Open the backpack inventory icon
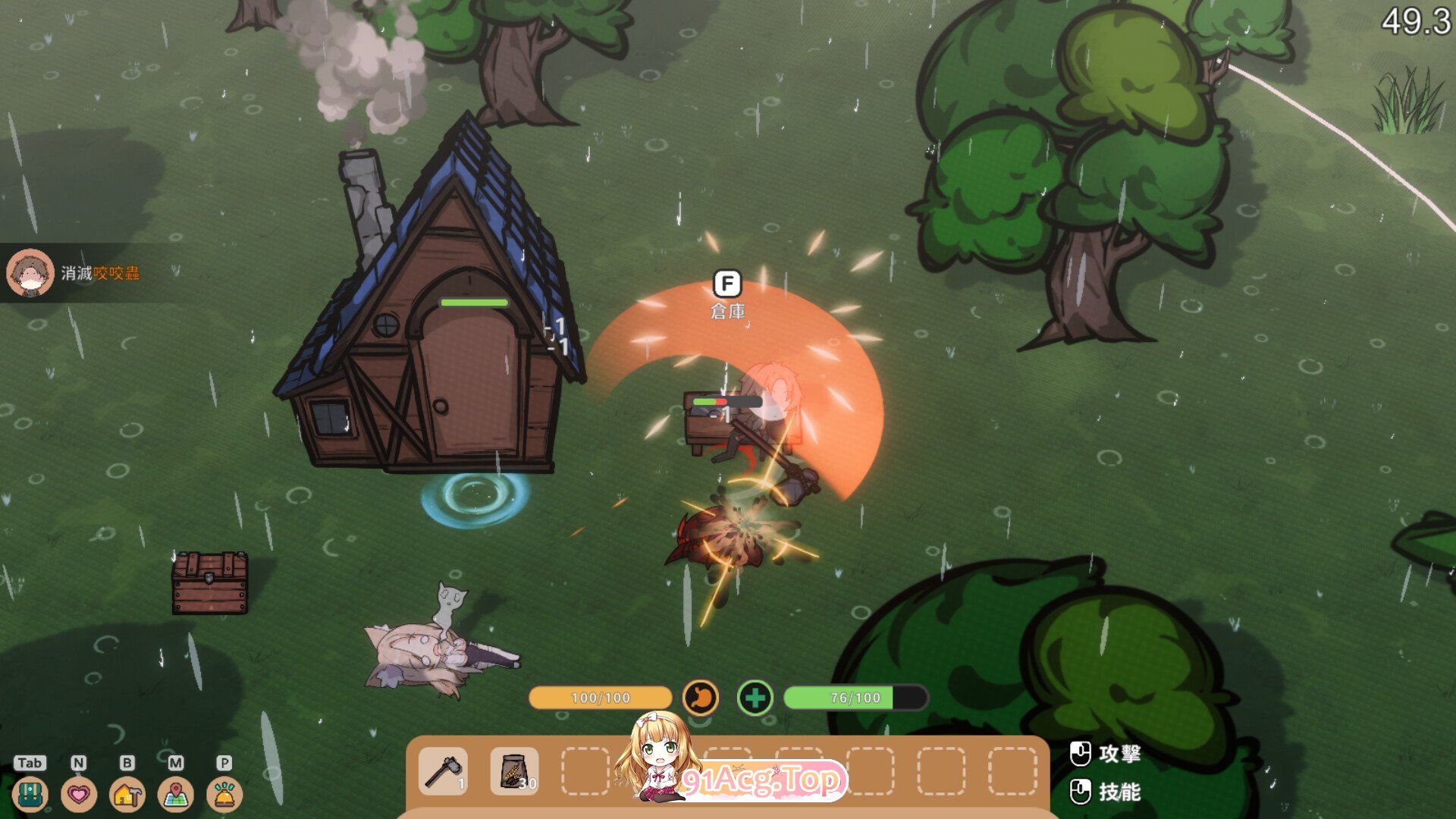1456x819 pixels. point(30,795)
